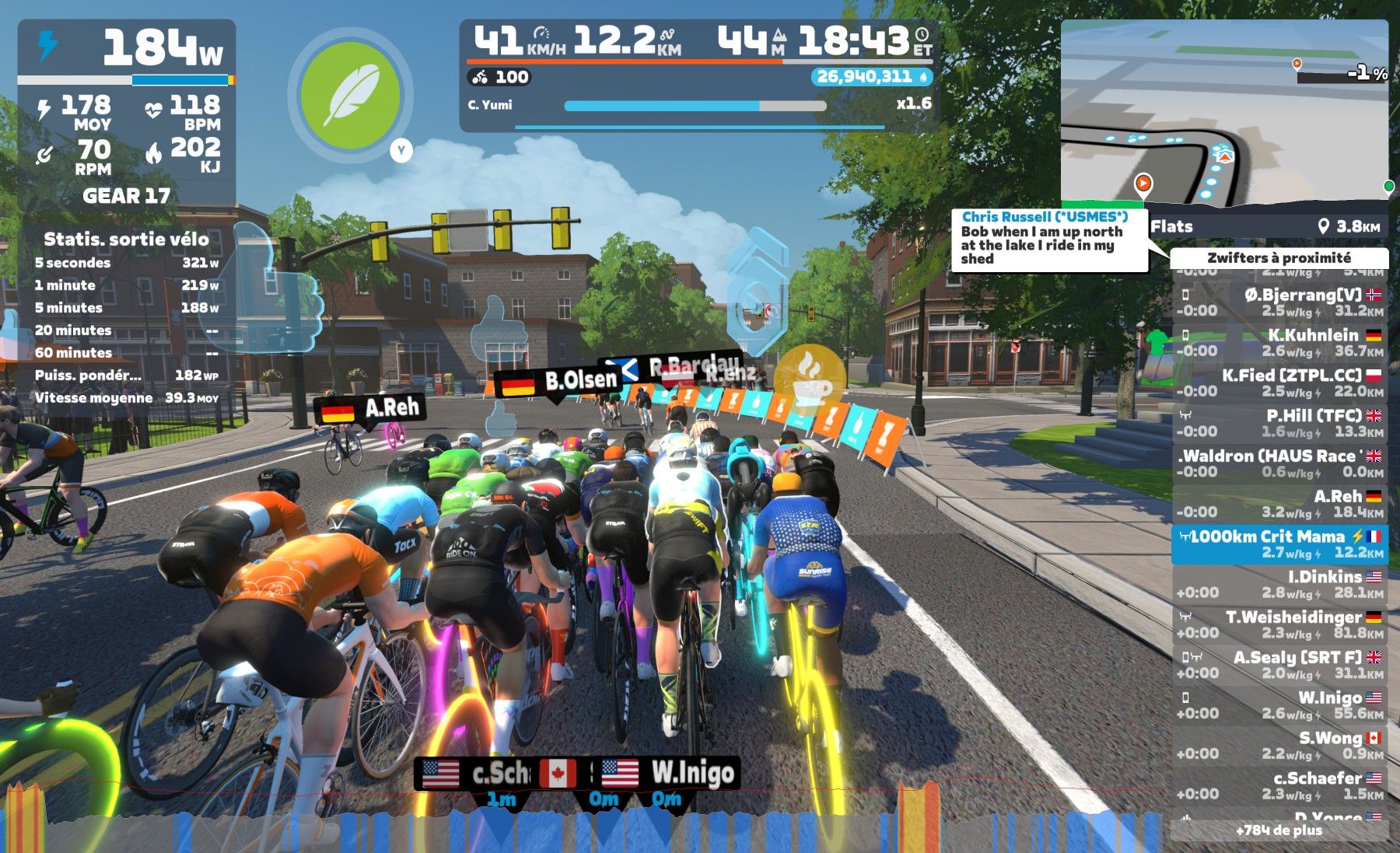Image resolution: width=1400 pixels, height=853 pixels.
Task: Choose K.Fied (ZTPL.CC) from the list
Action: click(x=1279, y=383)
